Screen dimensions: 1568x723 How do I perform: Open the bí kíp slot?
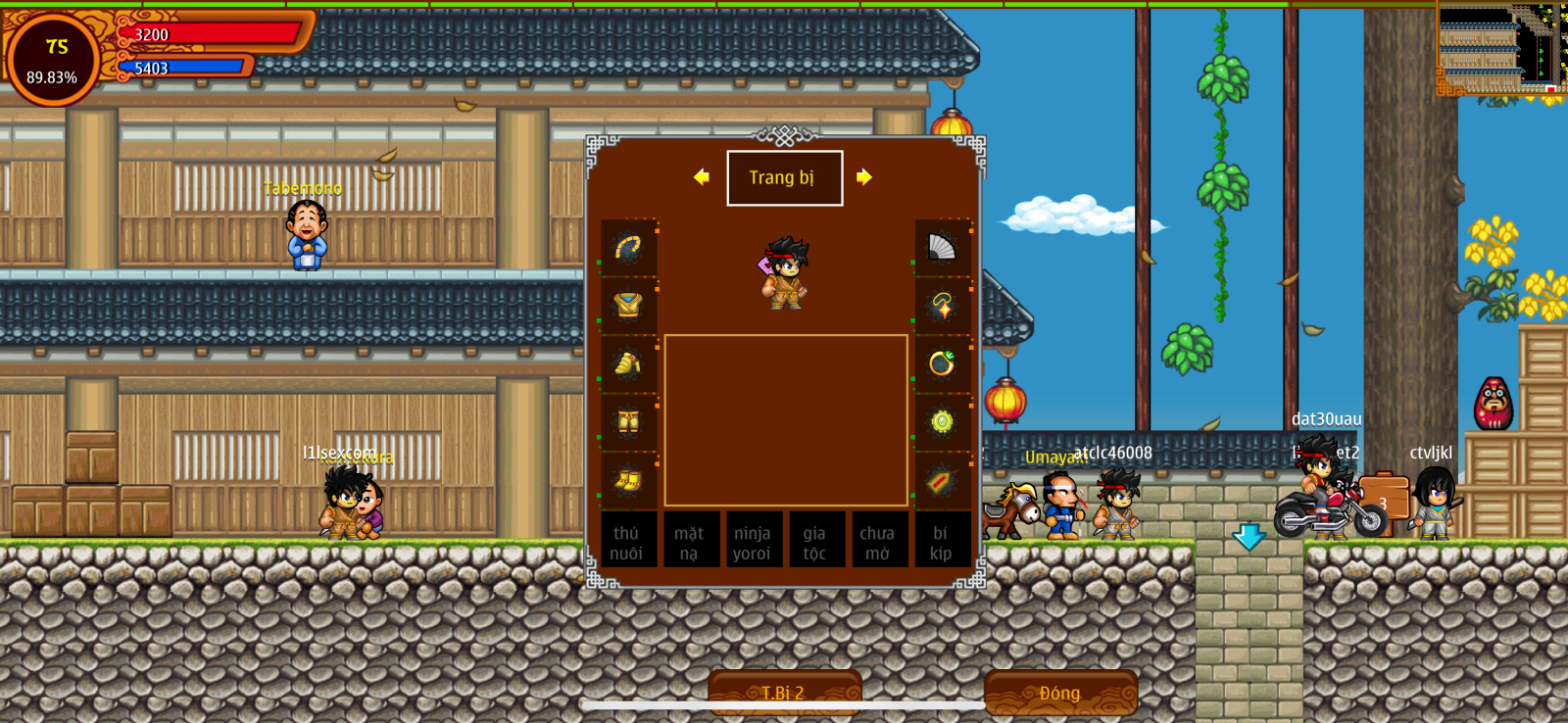(941, 542)
